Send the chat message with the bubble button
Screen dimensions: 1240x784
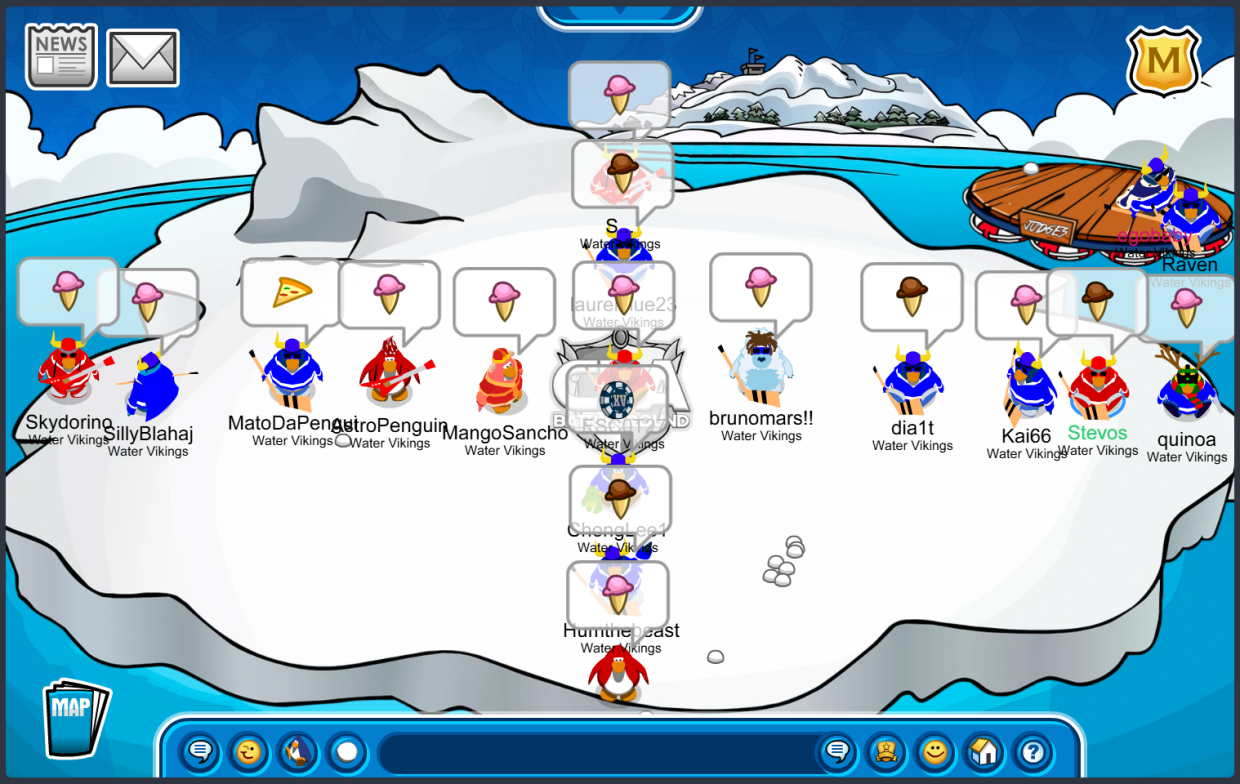[837, 751]
